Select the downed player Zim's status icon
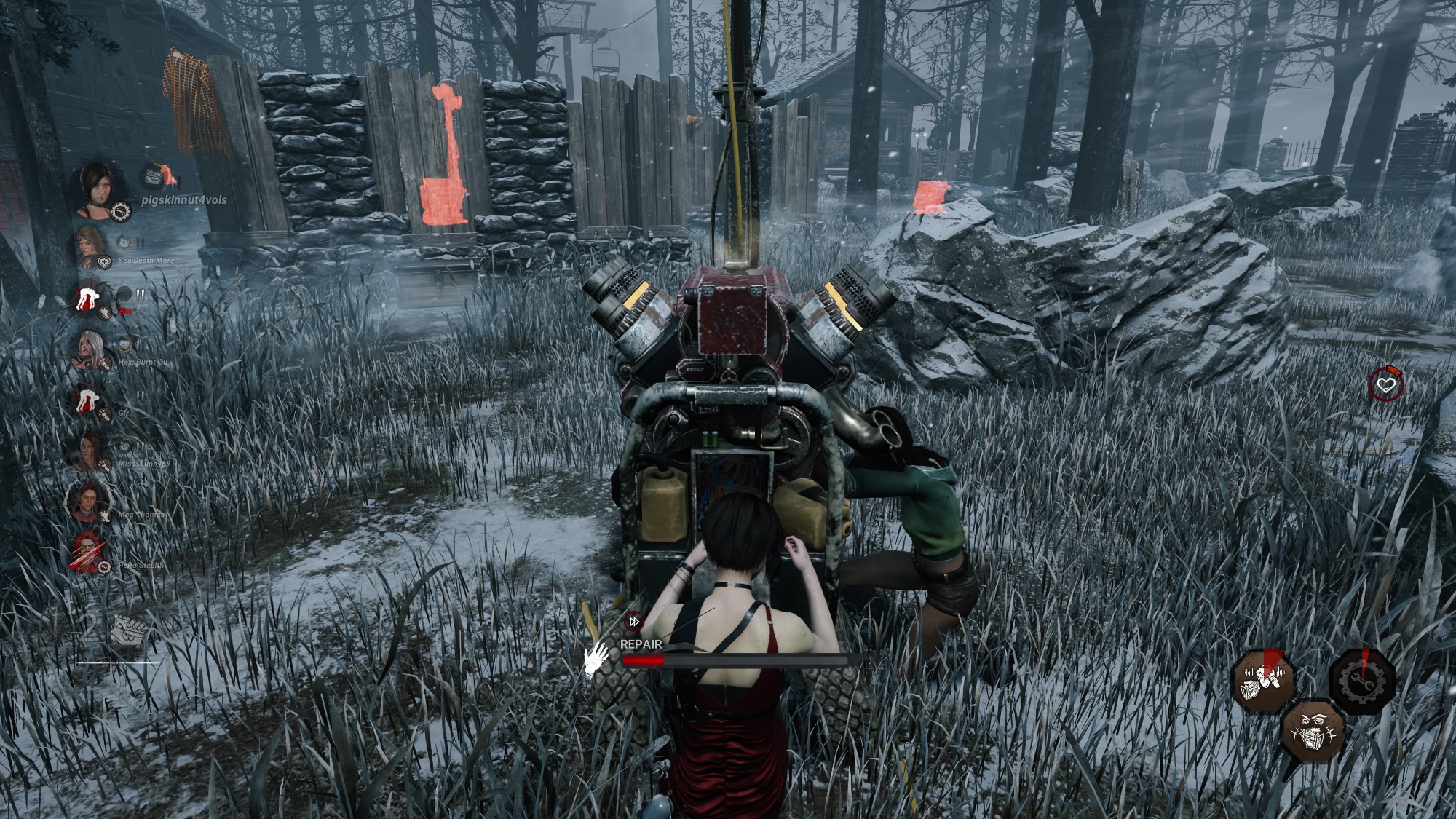This screenshot has height=819, width=1456. 90,298
